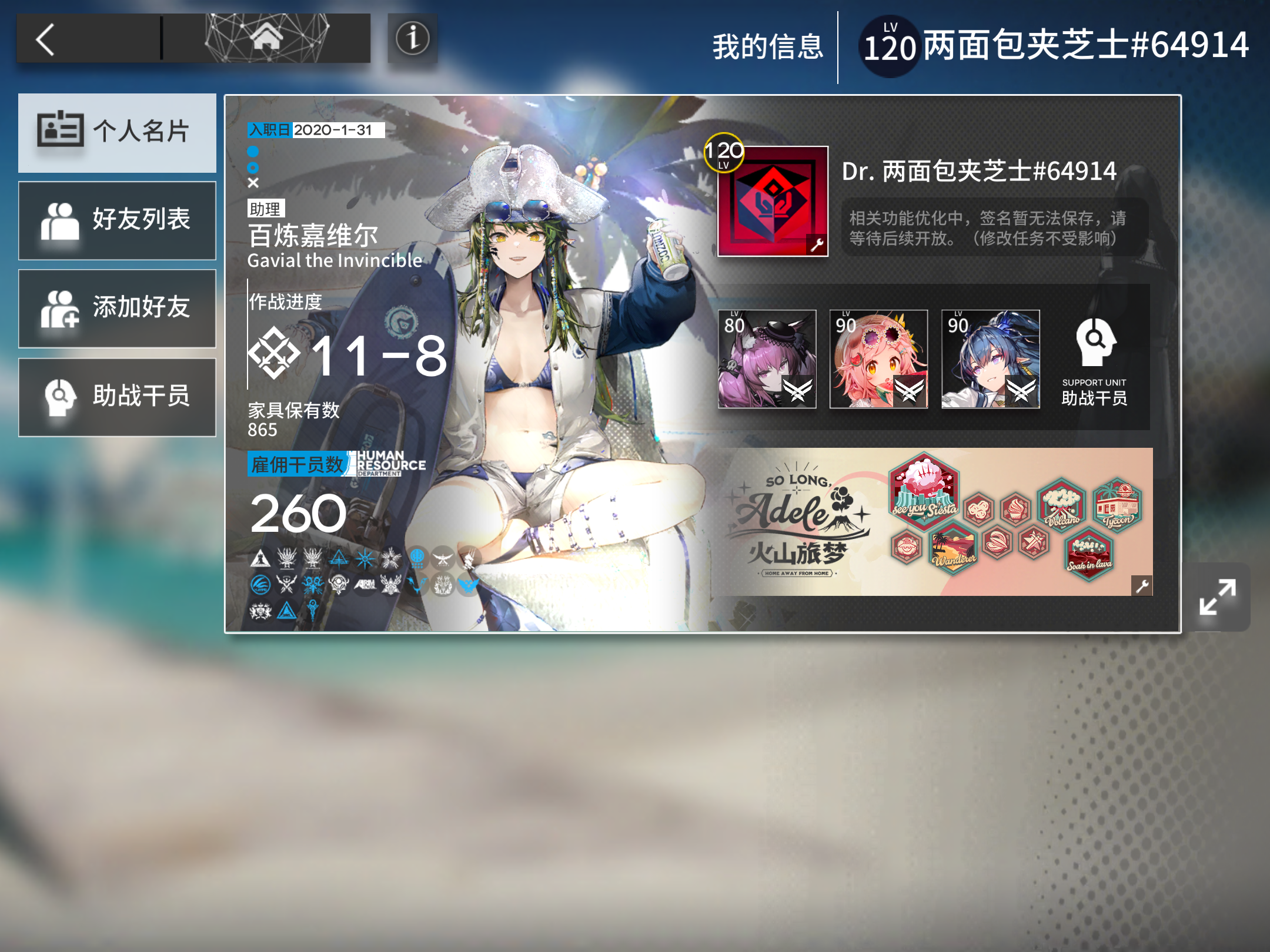Open the circular information "i" icon
This screenshot has height=952, width=1270.
point(412,38)
